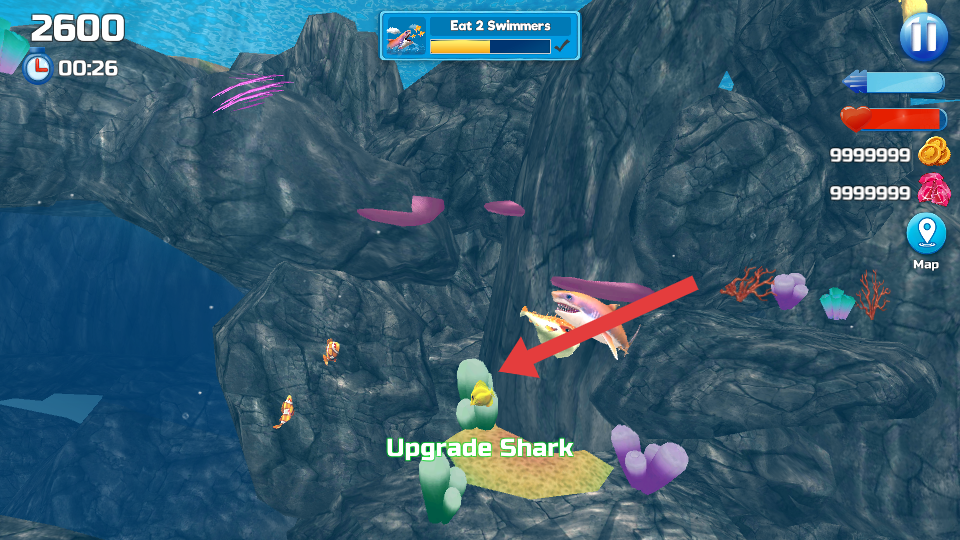Open the Eat 2 Swimmers mission tracker
The height and width of the screenshot is (540, 960).
[480, 36]
